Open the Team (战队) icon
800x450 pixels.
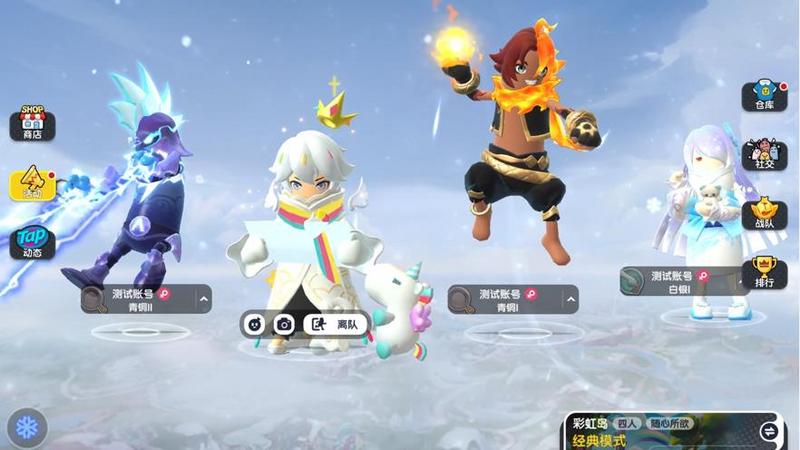pyautogui.click(x=764, y=213)
